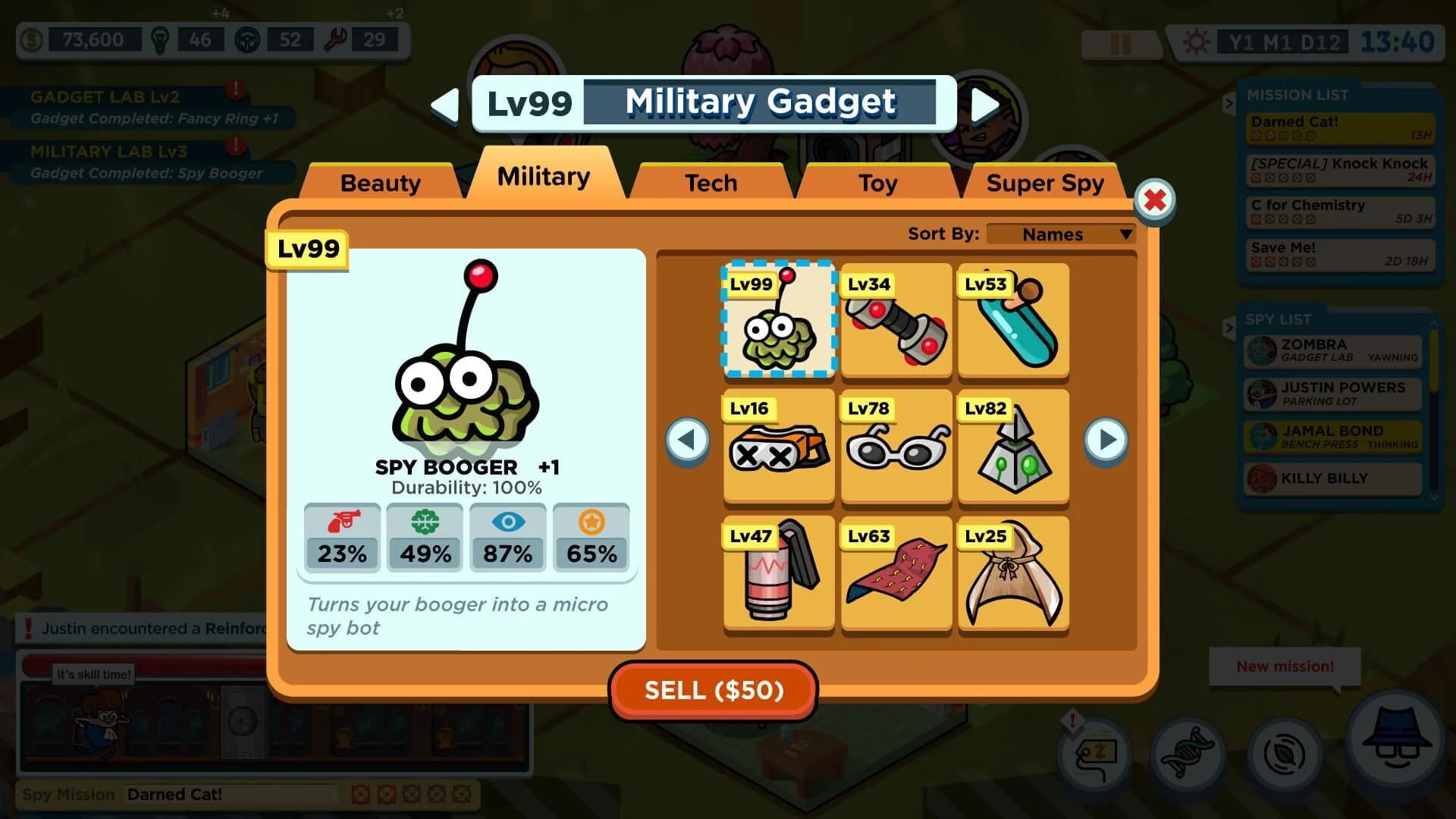
Task: Open the leaf eco circle menu
Action: (1282, 755)
